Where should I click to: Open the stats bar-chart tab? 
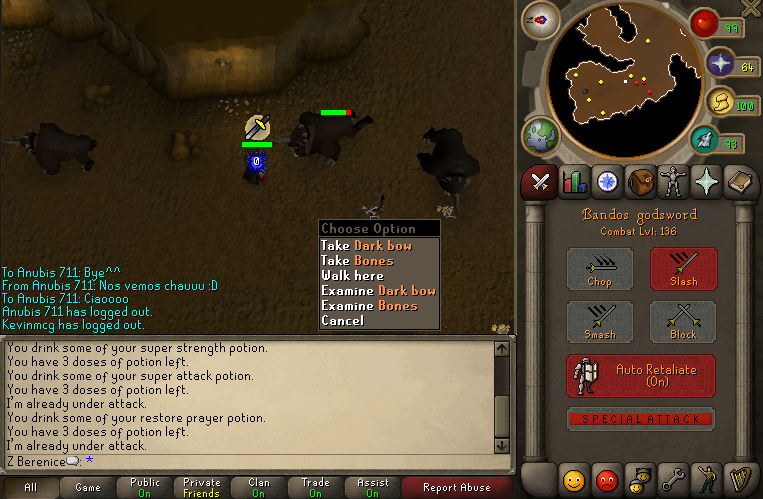point(574,182)
